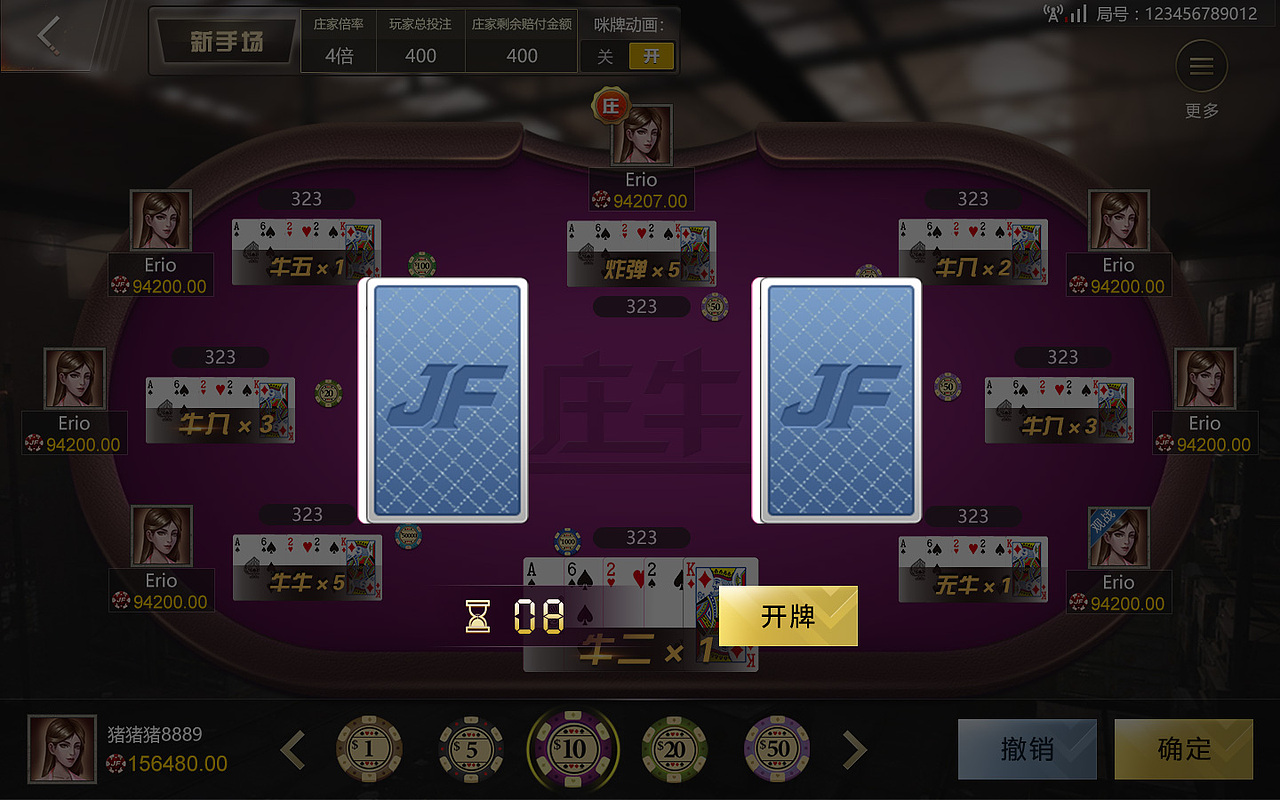The image size is (1280, 800).
Task: Select the $5 betting chip
Action: point(472,748)
